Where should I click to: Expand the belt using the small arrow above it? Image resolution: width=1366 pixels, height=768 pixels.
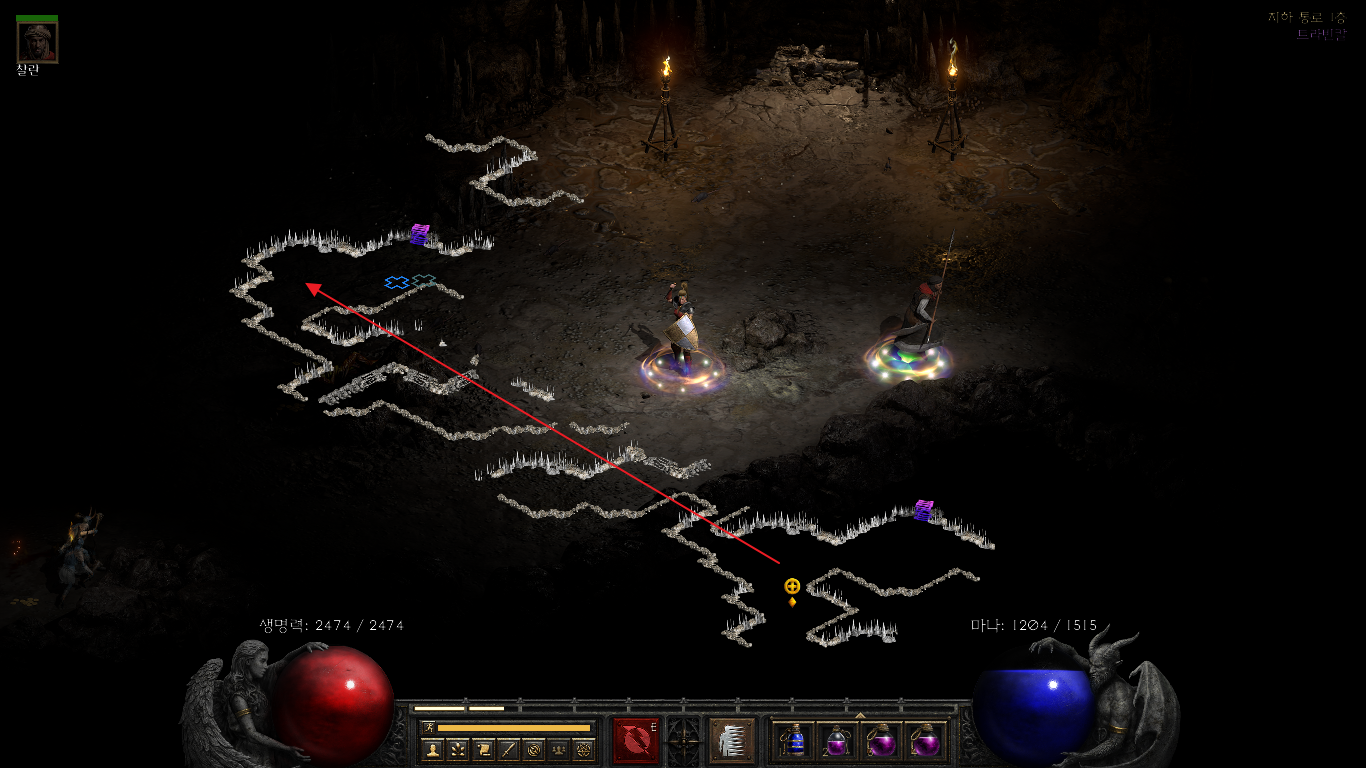tap(860, 715)
